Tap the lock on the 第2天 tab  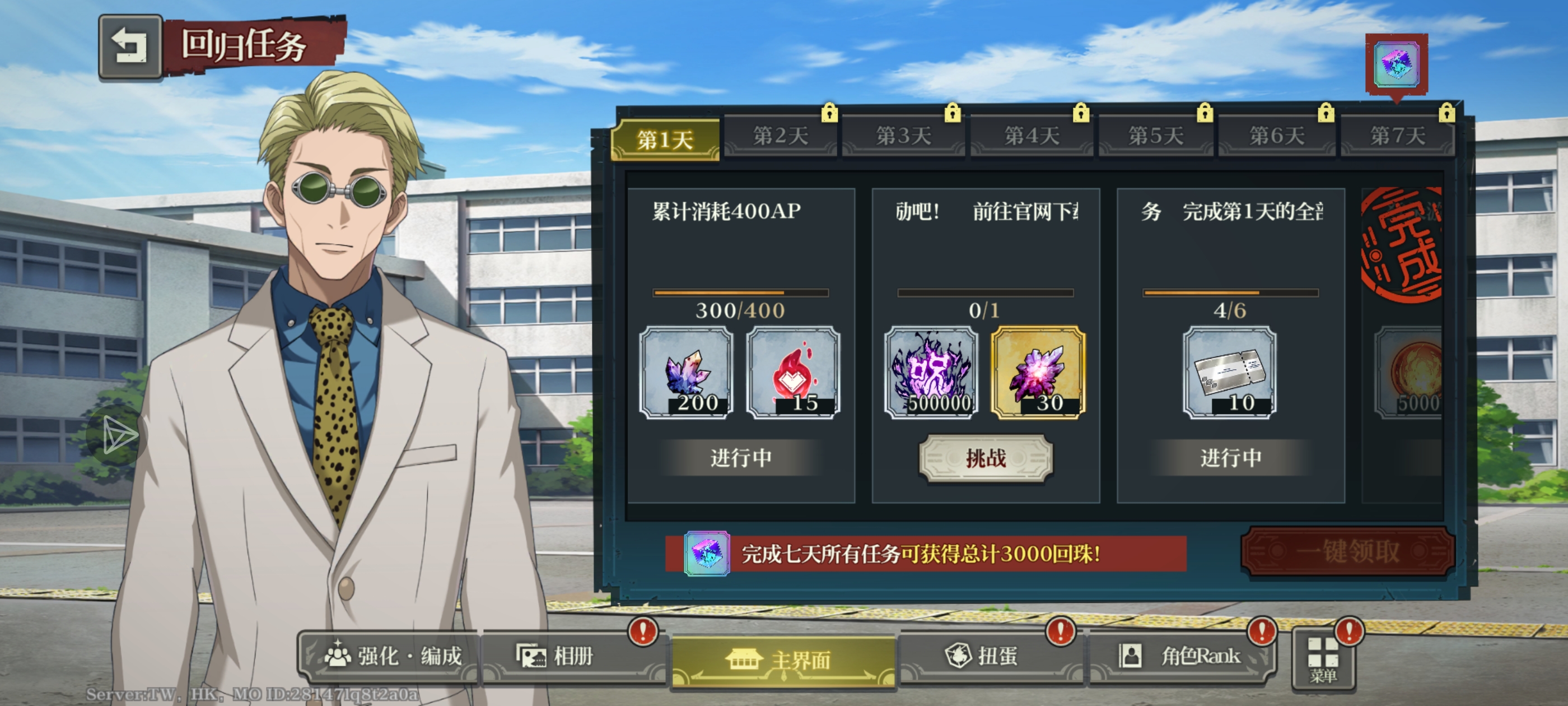coord(830,113)
